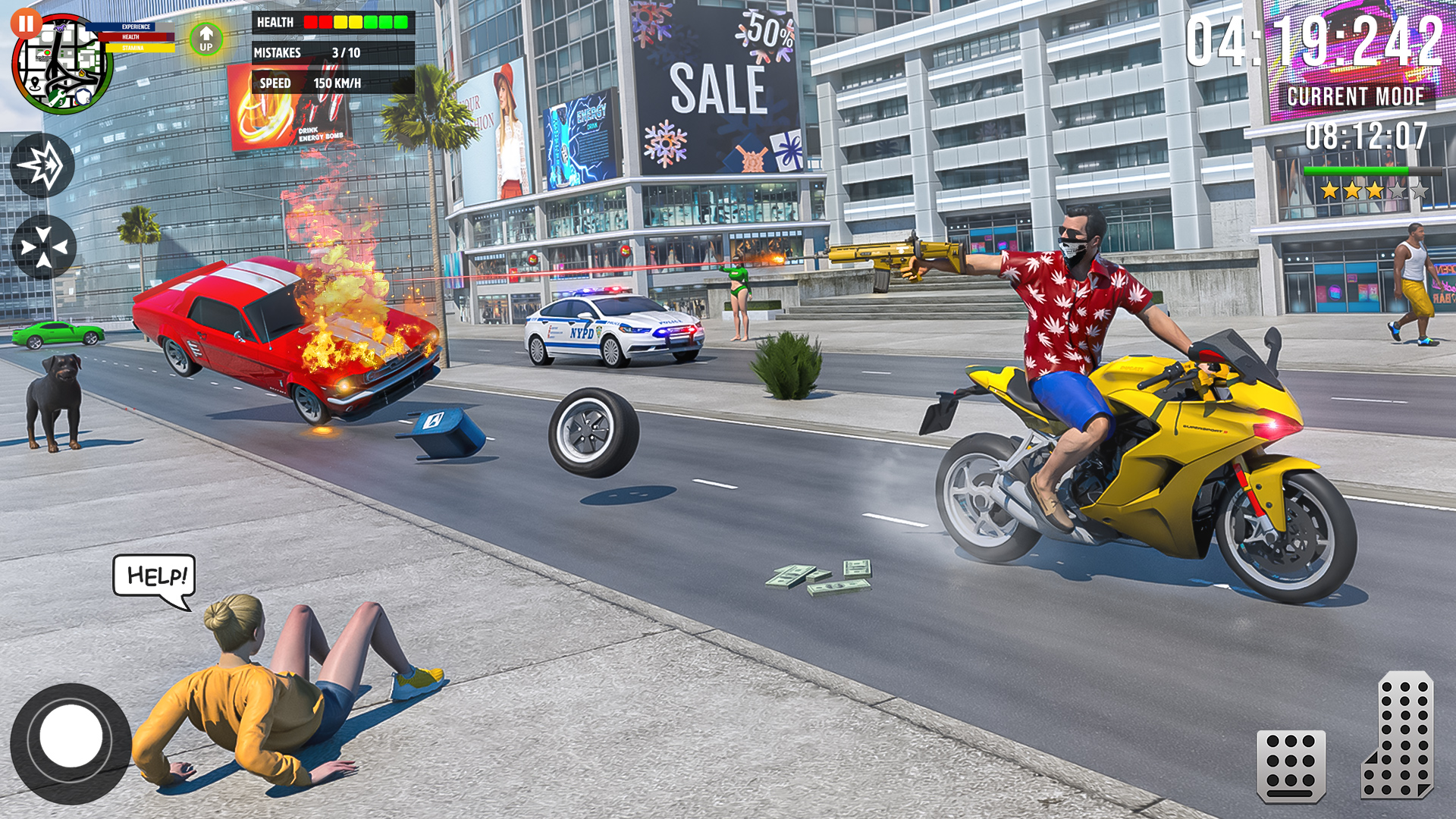This screenshot has height=819, width=1456.
Task: Select the gunfire attack icon
Action: pos(43,165)
